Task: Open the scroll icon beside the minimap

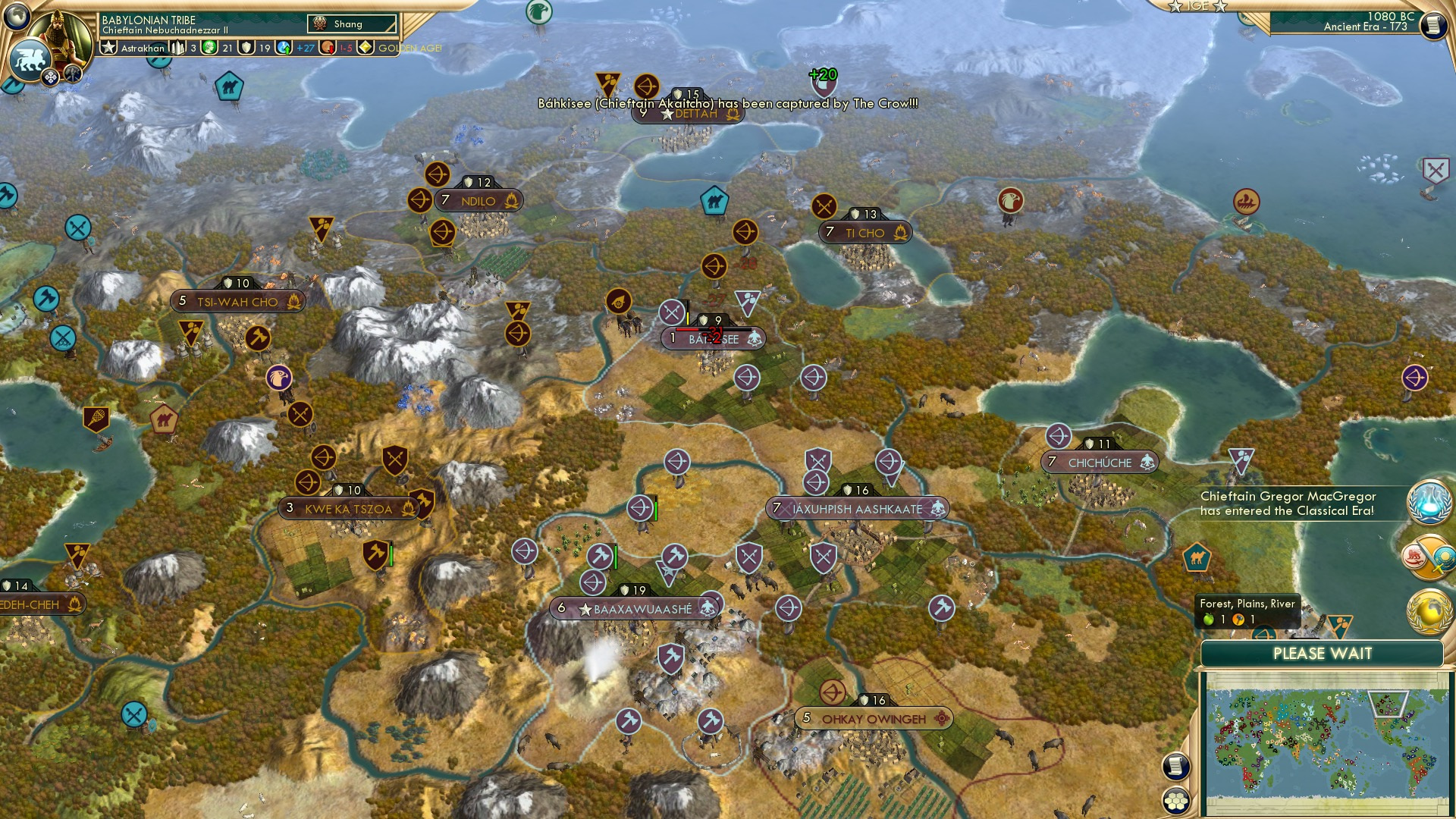Action: (1175, 766)
